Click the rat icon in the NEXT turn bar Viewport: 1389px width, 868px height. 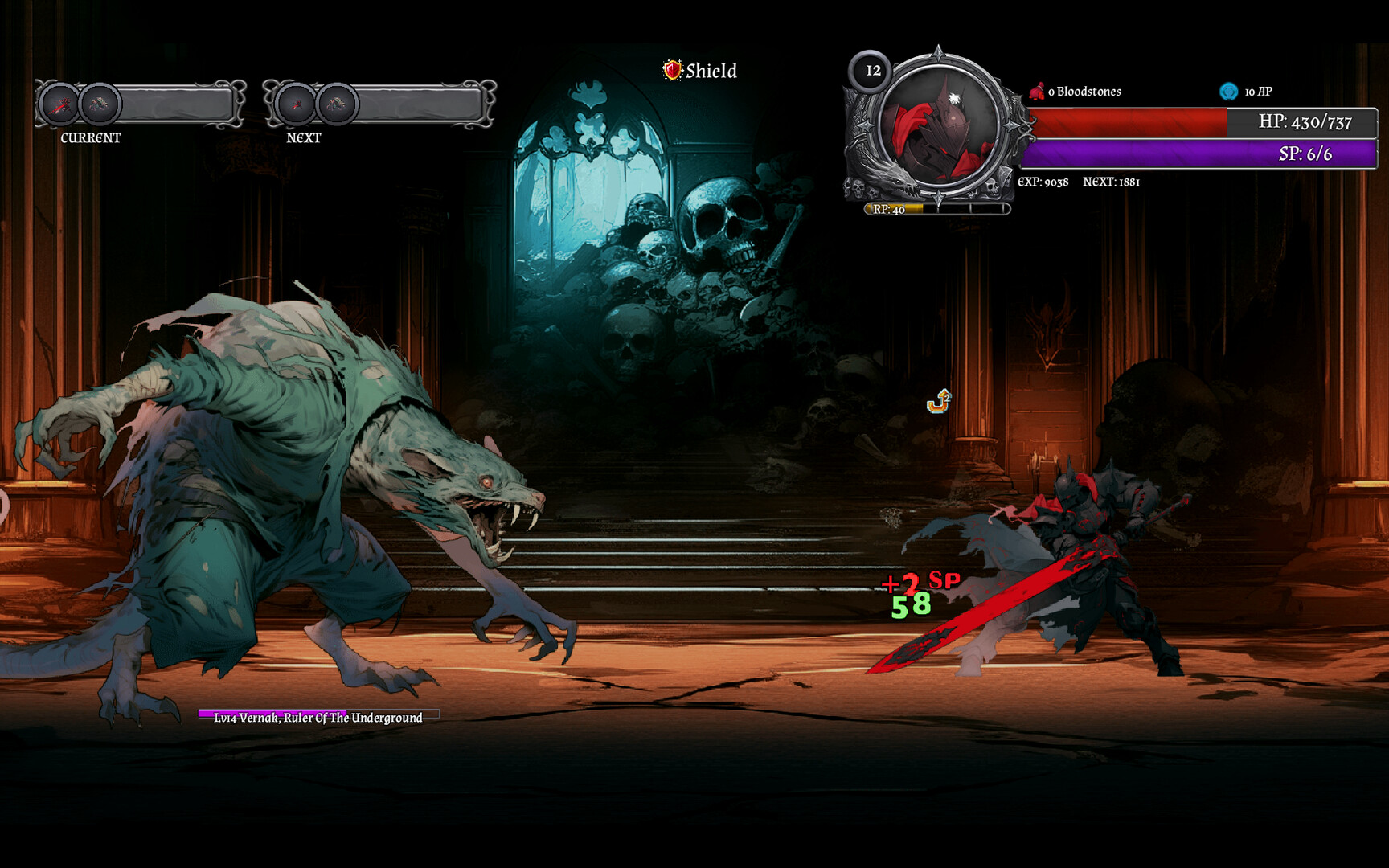coord(337,104)
